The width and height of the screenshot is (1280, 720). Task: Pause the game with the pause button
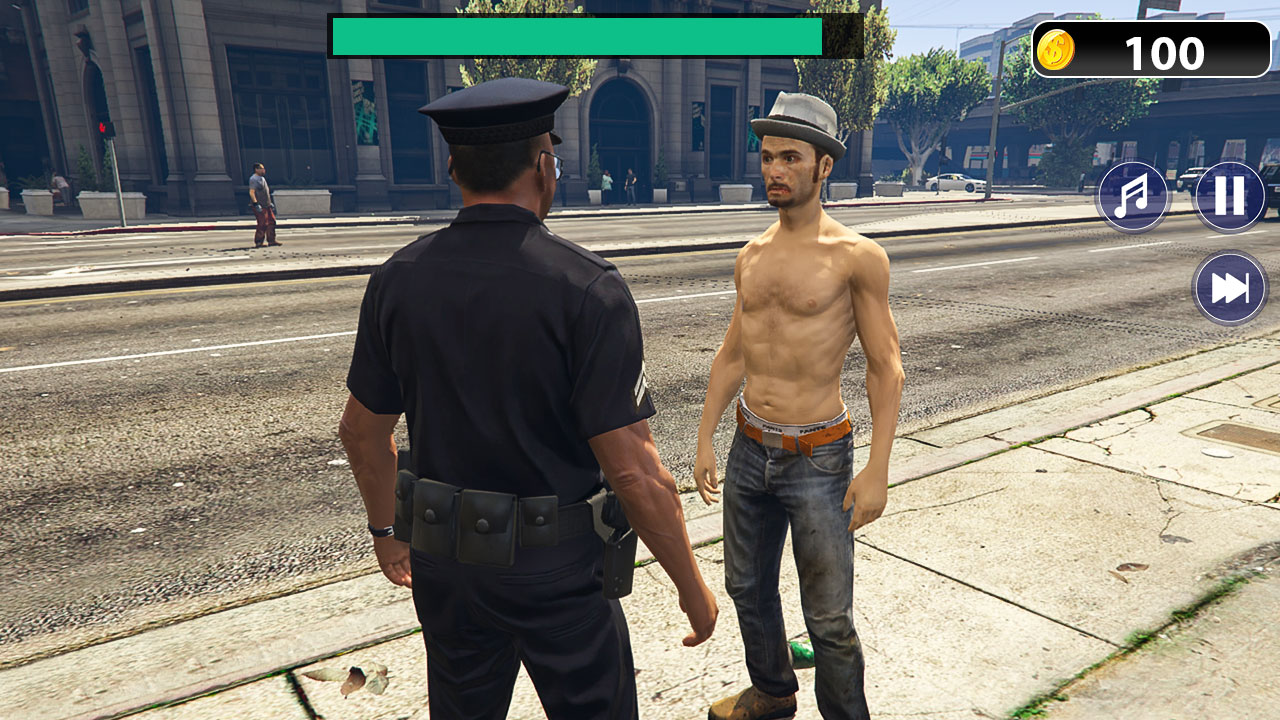(x=1229, y=196)
